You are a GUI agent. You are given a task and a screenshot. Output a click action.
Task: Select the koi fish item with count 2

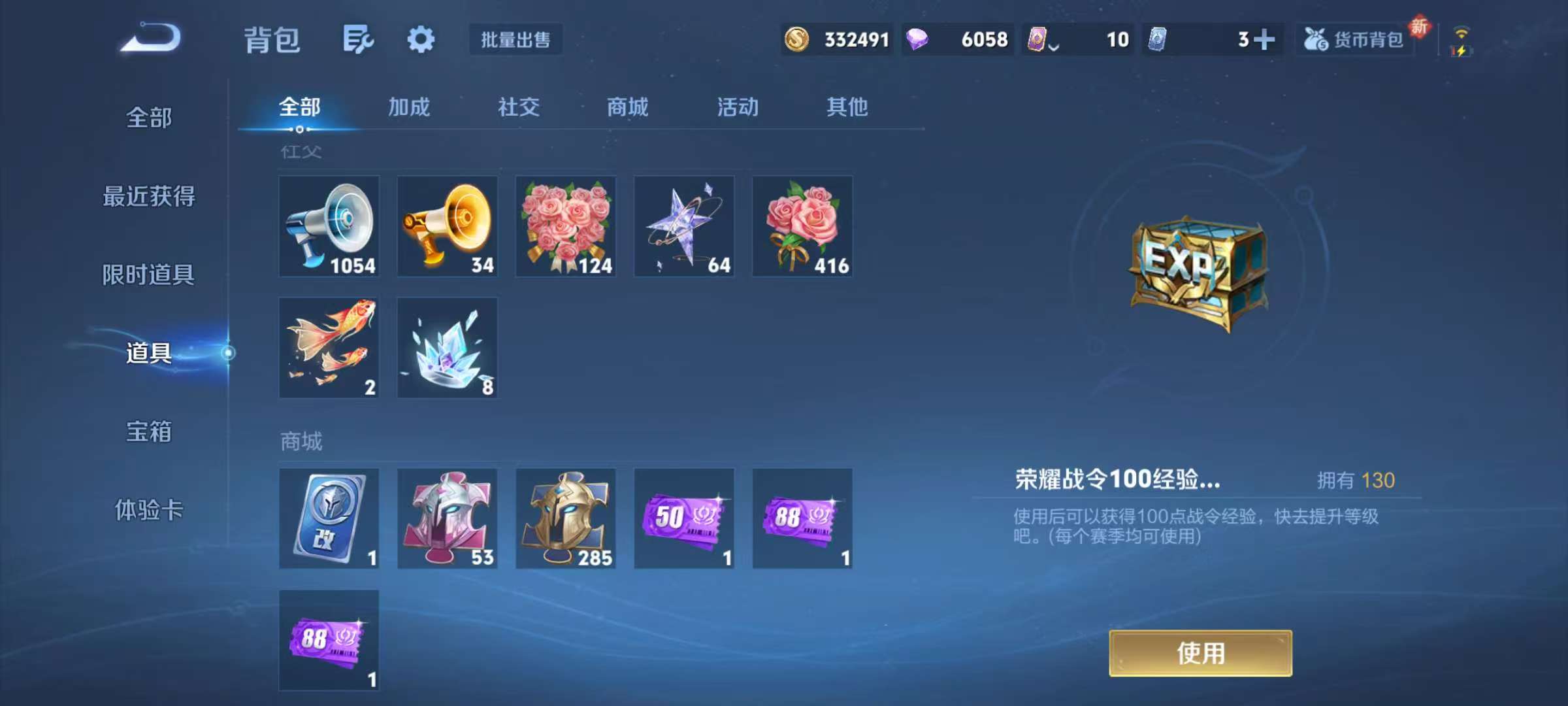pyautogui.click(x=329, y=346)
